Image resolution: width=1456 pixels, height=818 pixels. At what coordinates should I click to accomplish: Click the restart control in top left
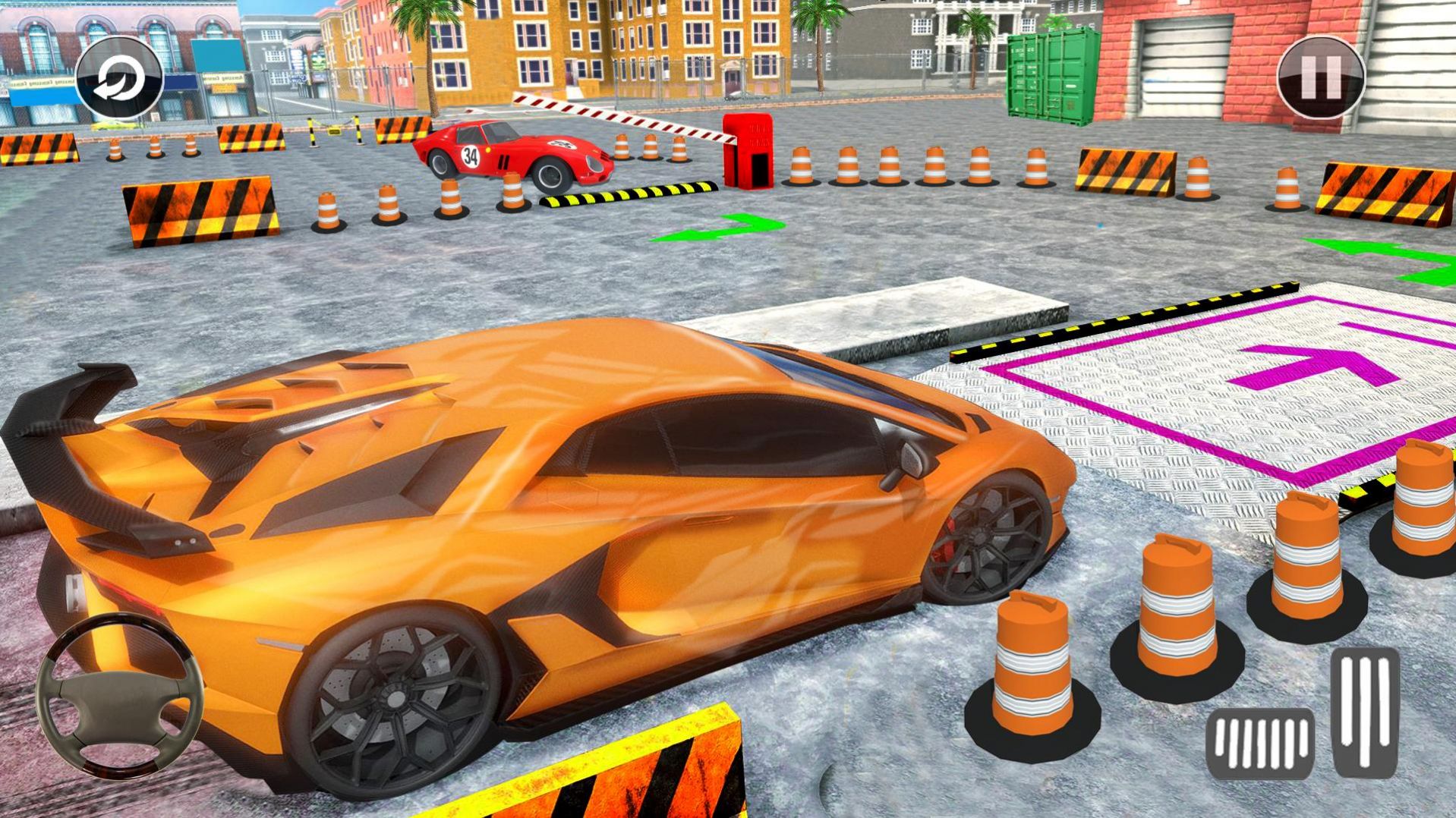pos(118,78)
